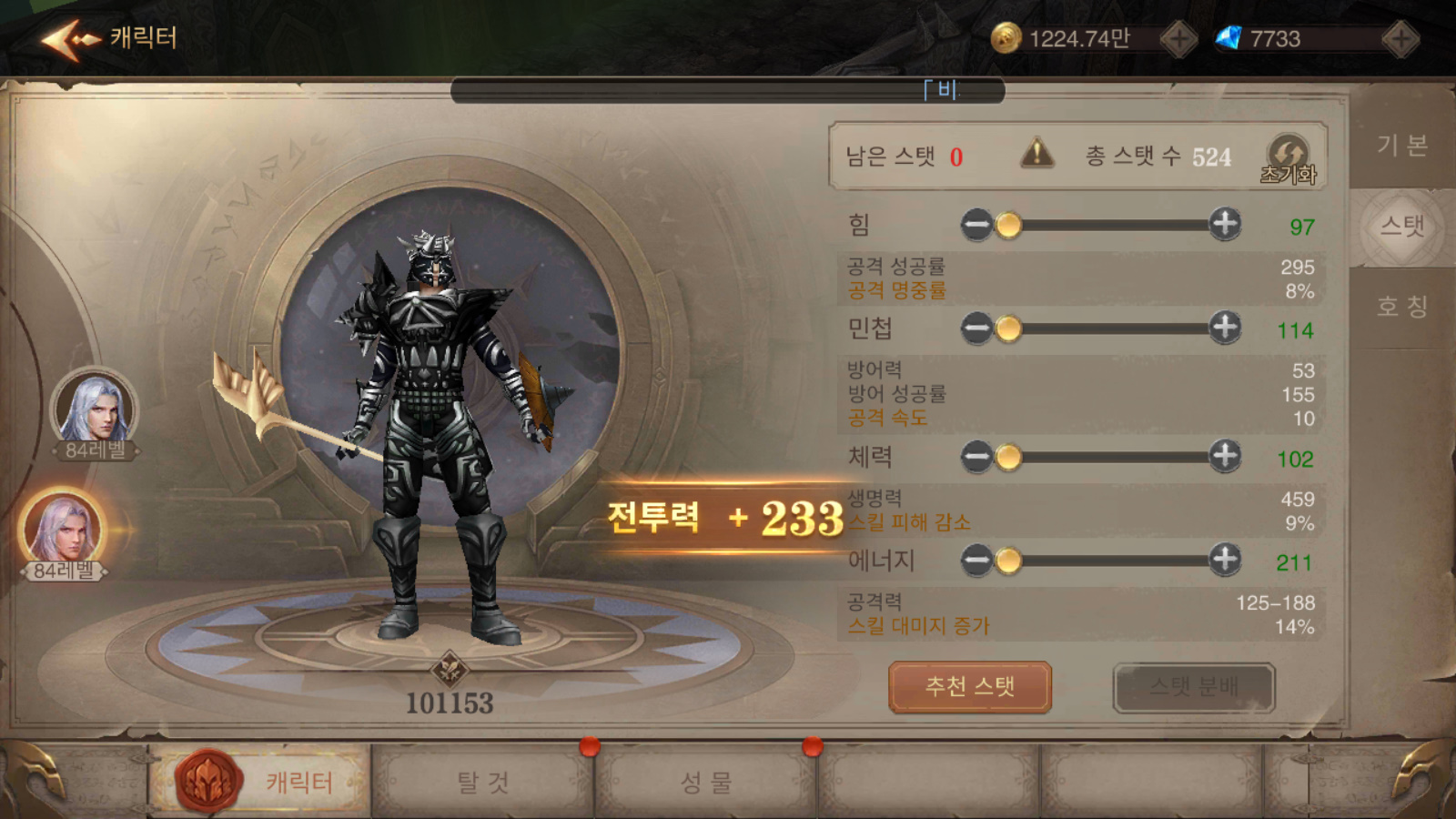Reset stats with the 초기화 button

click(x=1289, y=158)
